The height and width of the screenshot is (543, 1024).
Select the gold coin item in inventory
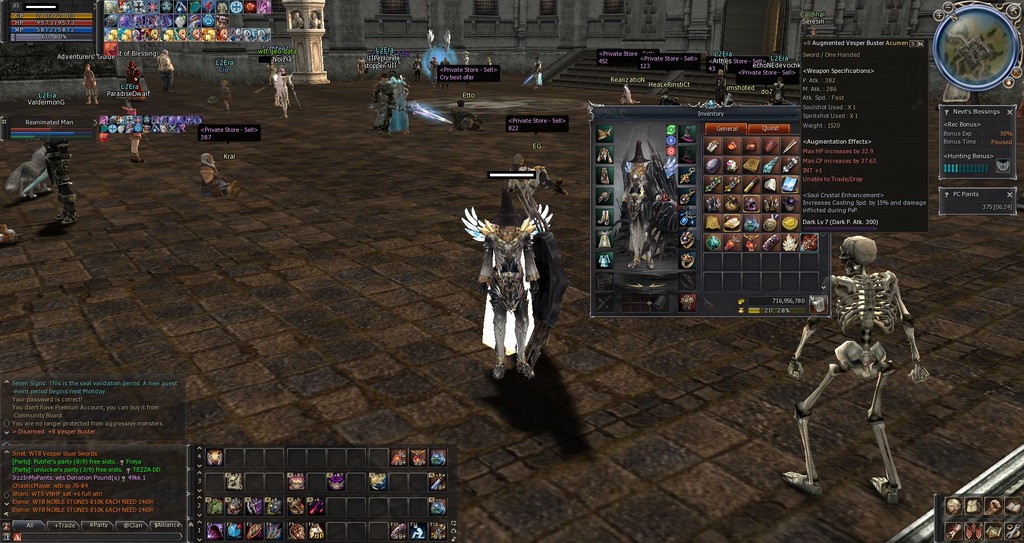tap(790, 223)
